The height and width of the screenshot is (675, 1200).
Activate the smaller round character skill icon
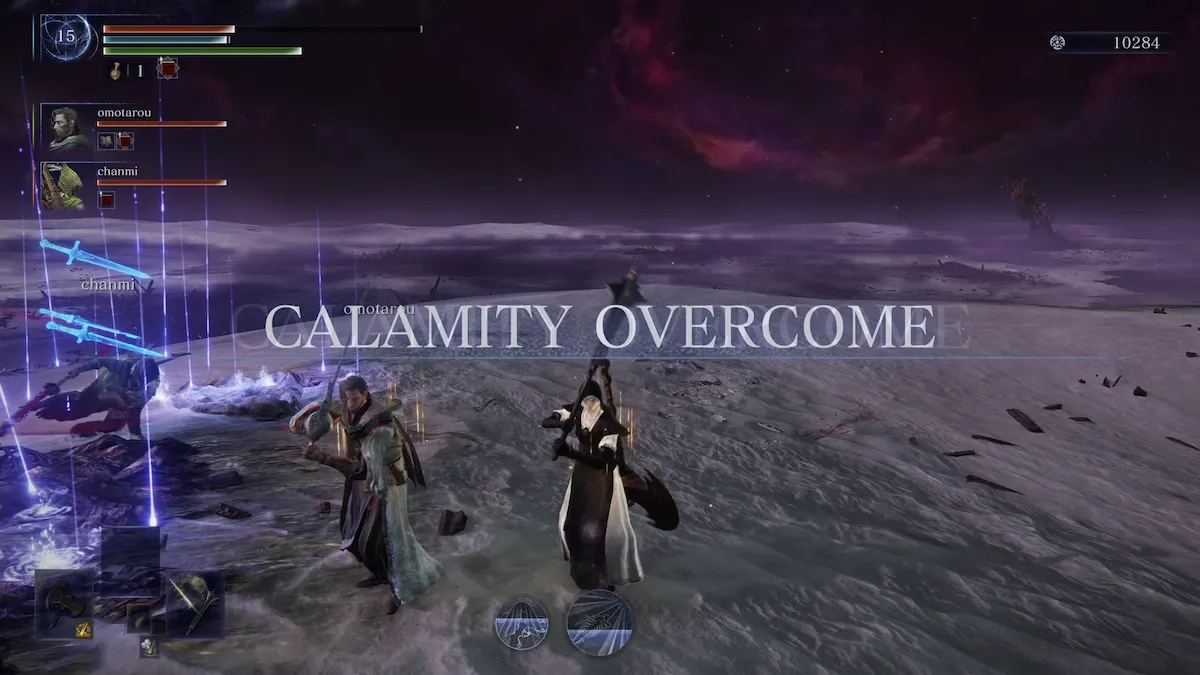pos(521,624)
